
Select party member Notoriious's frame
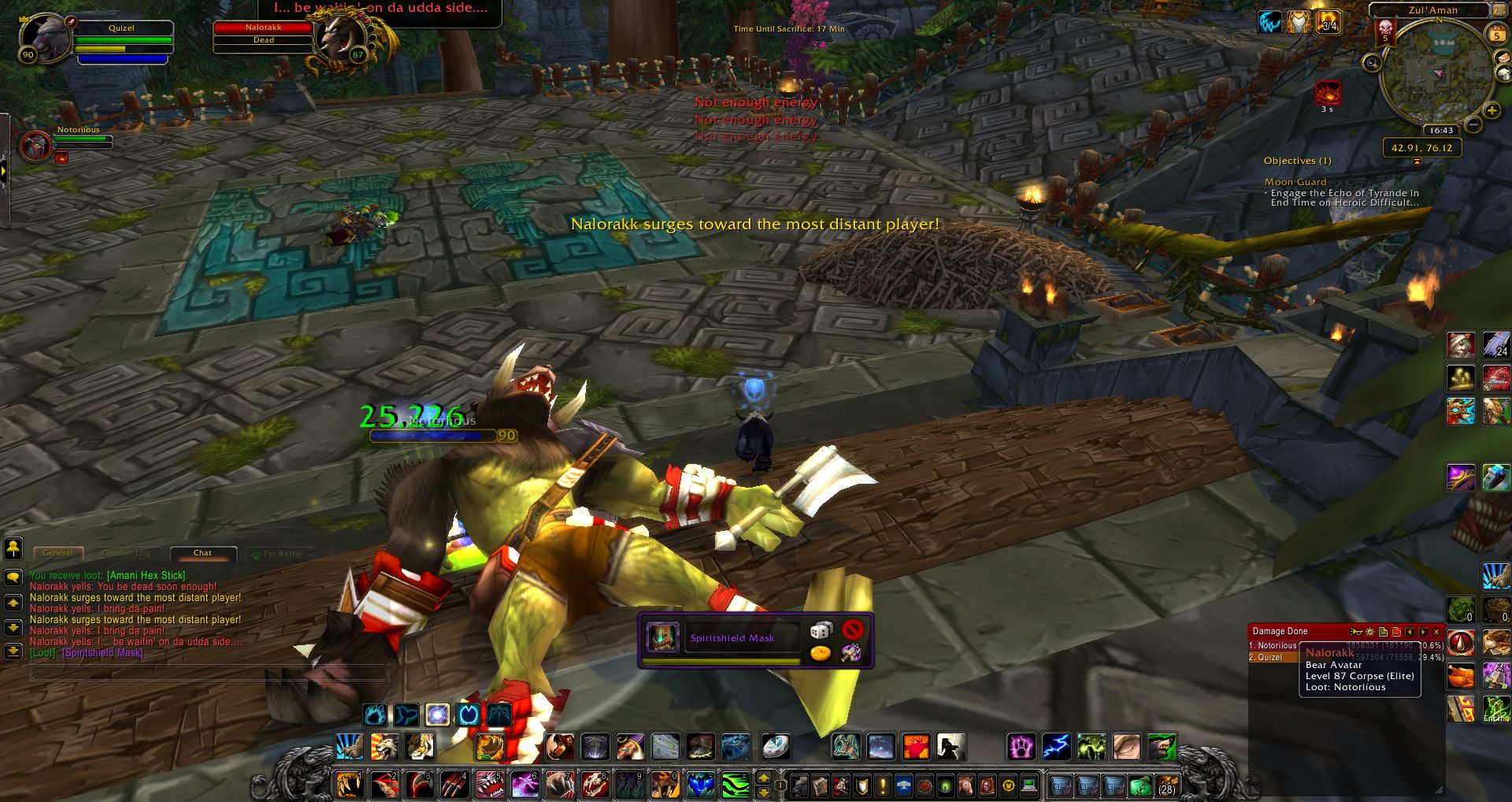(37, 146)
